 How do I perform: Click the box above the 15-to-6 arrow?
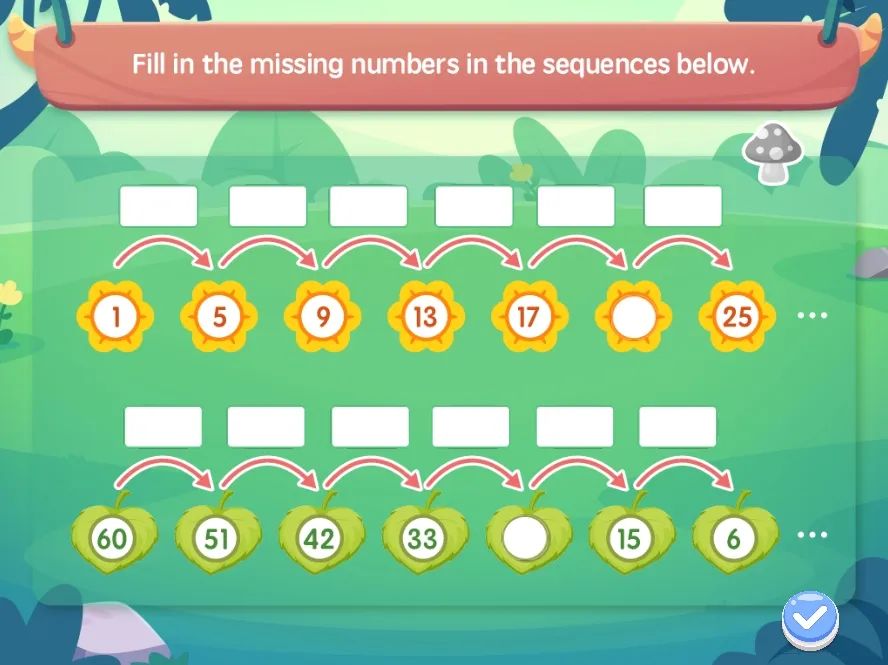[677, 427]
